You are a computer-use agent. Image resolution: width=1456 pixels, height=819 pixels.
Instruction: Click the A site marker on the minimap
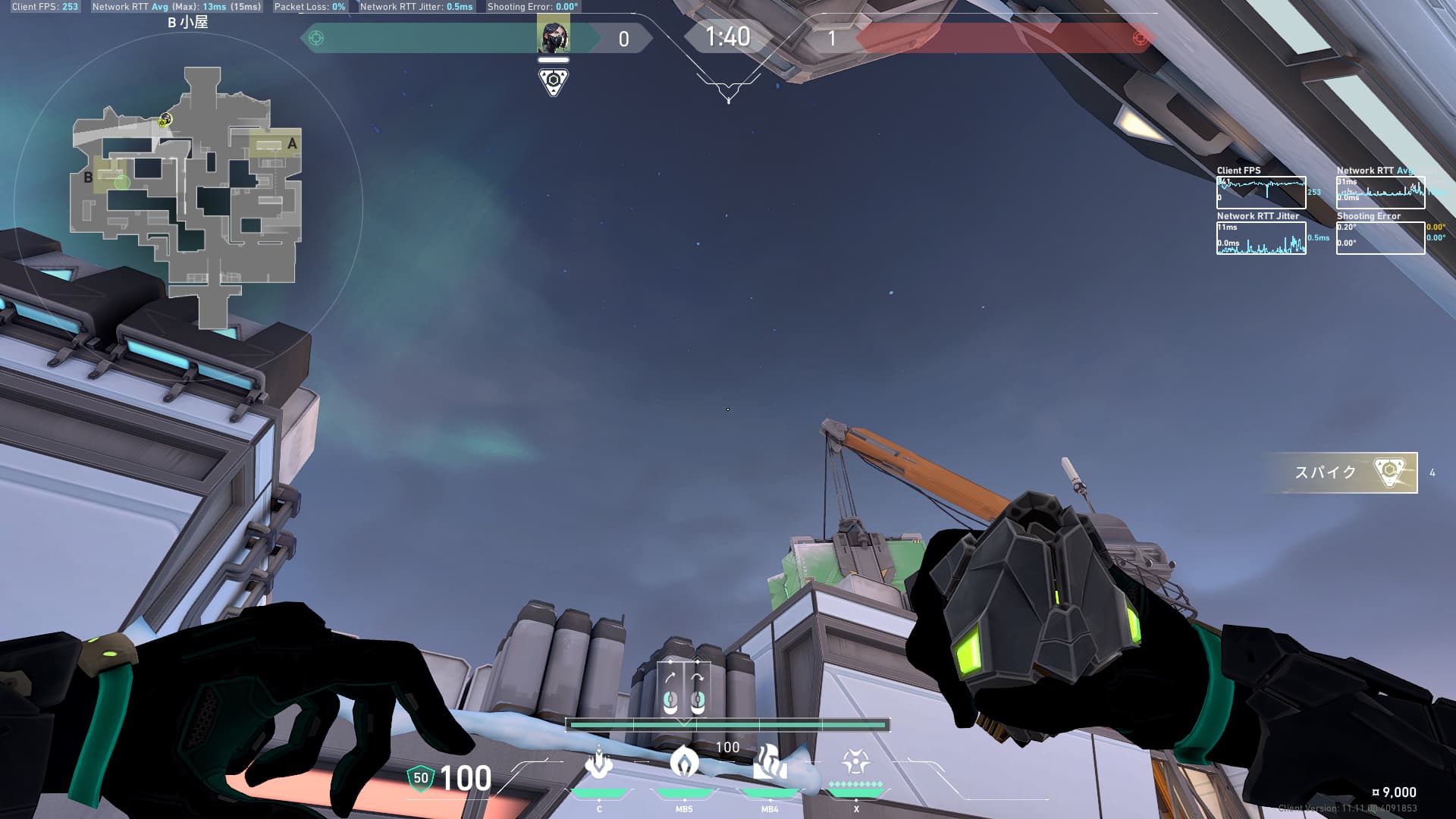[292, 143]
